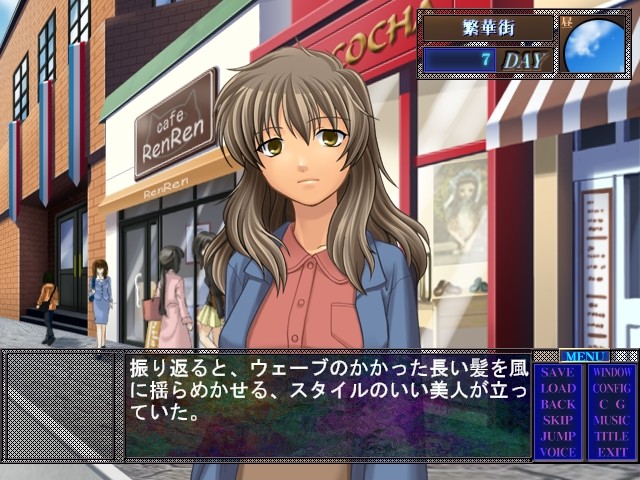Go BACK to previous text
640x480 pixels.
point(558,404)
